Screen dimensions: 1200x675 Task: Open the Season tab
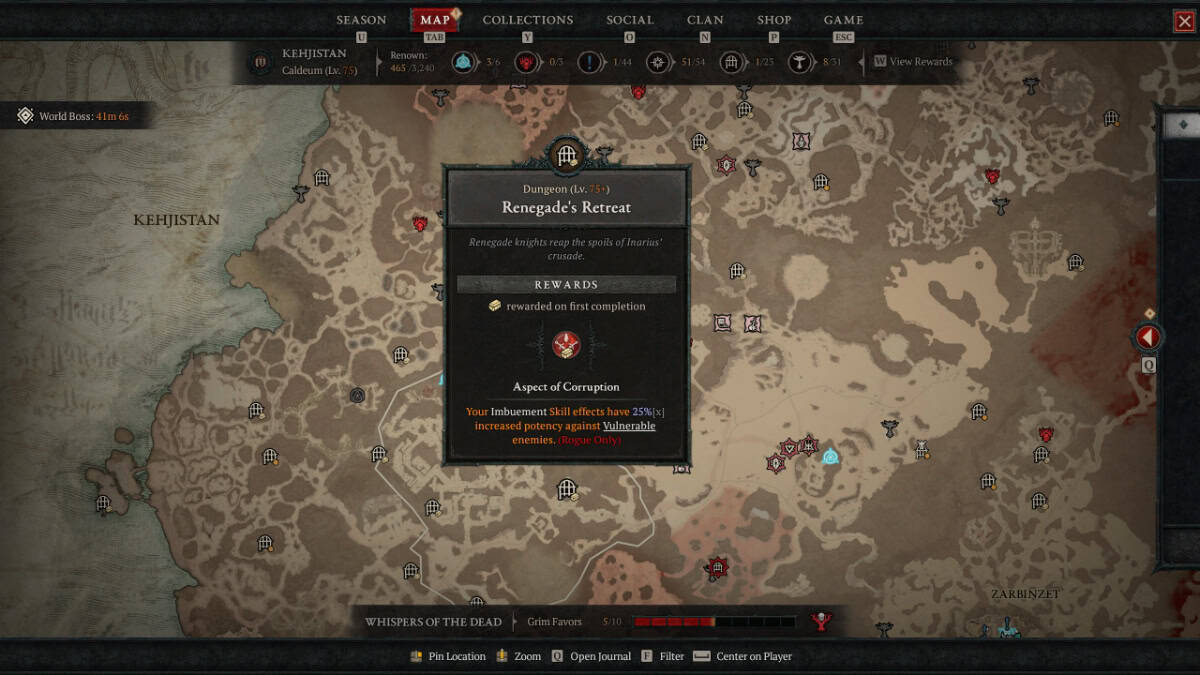pos(361,20)
